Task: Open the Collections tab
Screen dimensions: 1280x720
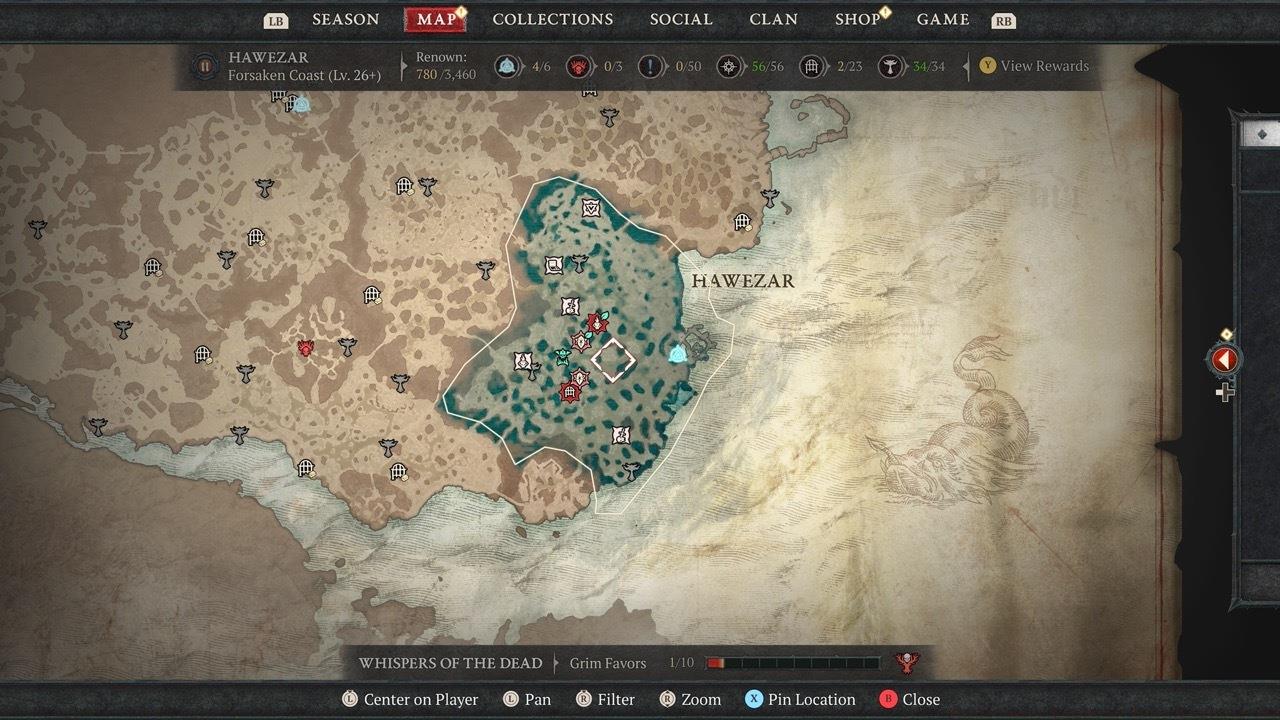Action: coord(552,19)
